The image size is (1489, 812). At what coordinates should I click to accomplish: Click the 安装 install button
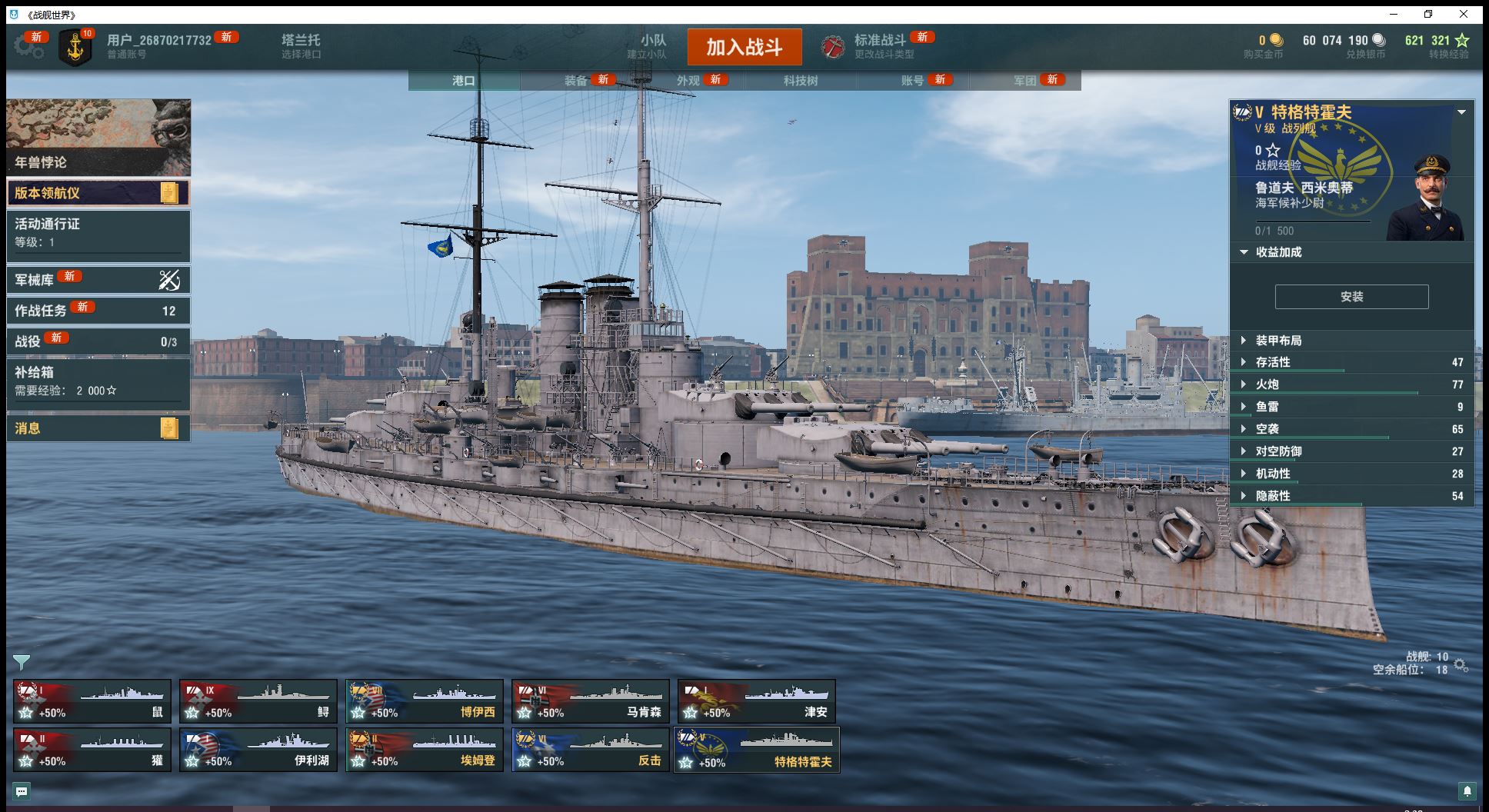1351,297
